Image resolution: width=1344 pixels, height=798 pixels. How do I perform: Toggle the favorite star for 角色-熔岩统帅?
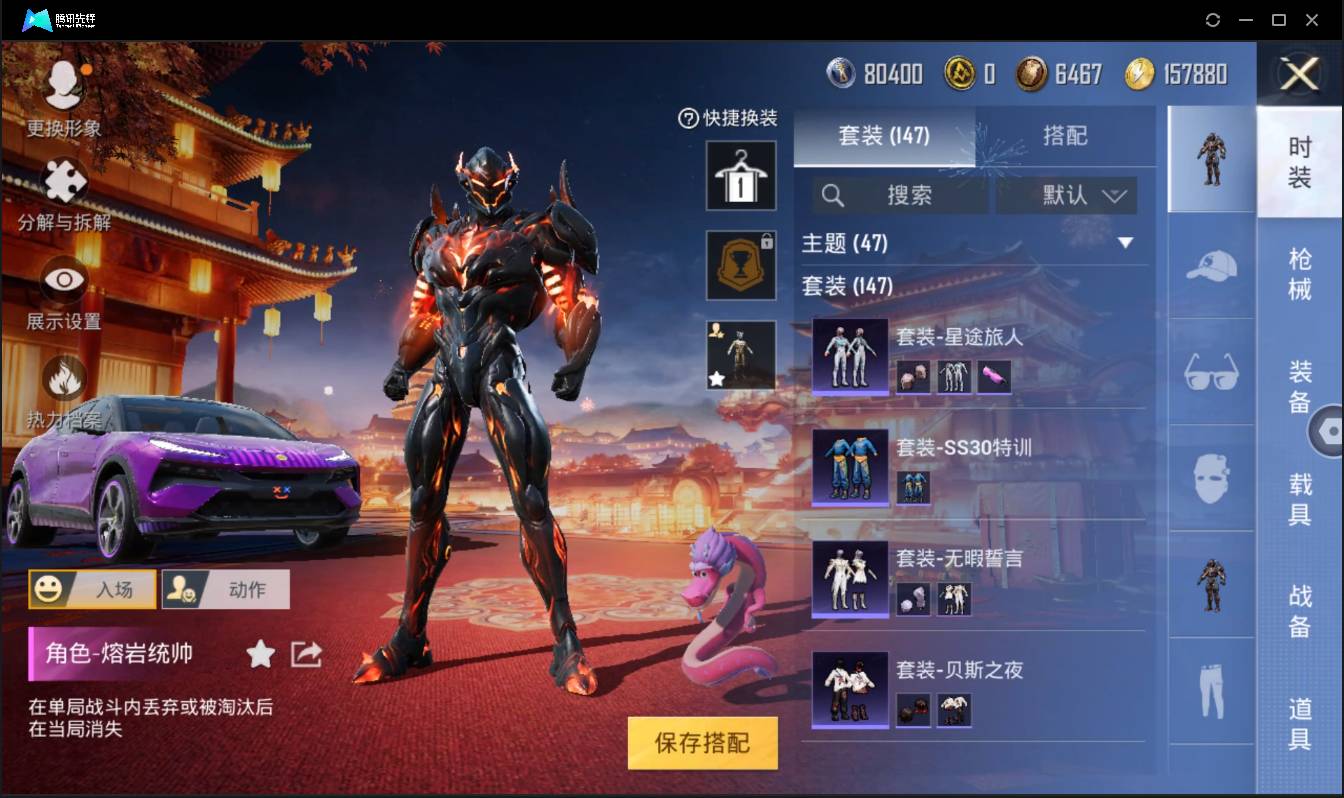tap(260, 654)
